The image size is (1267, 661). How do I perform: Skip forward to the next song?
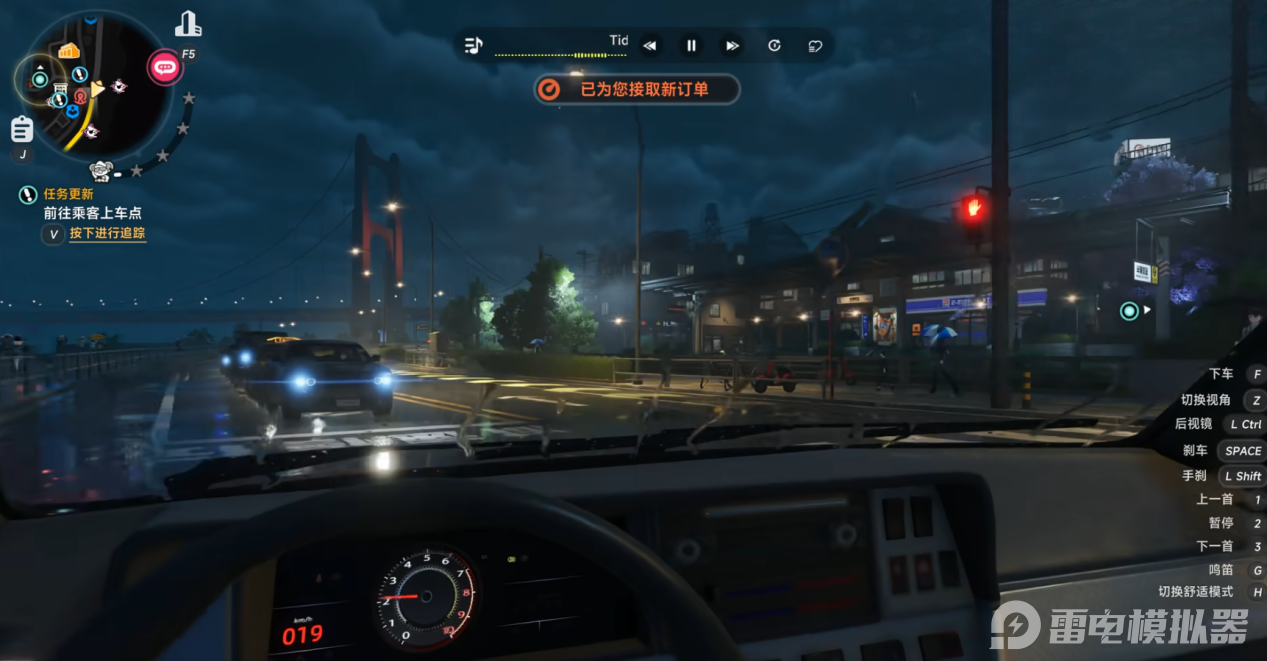tap(732, 45)
